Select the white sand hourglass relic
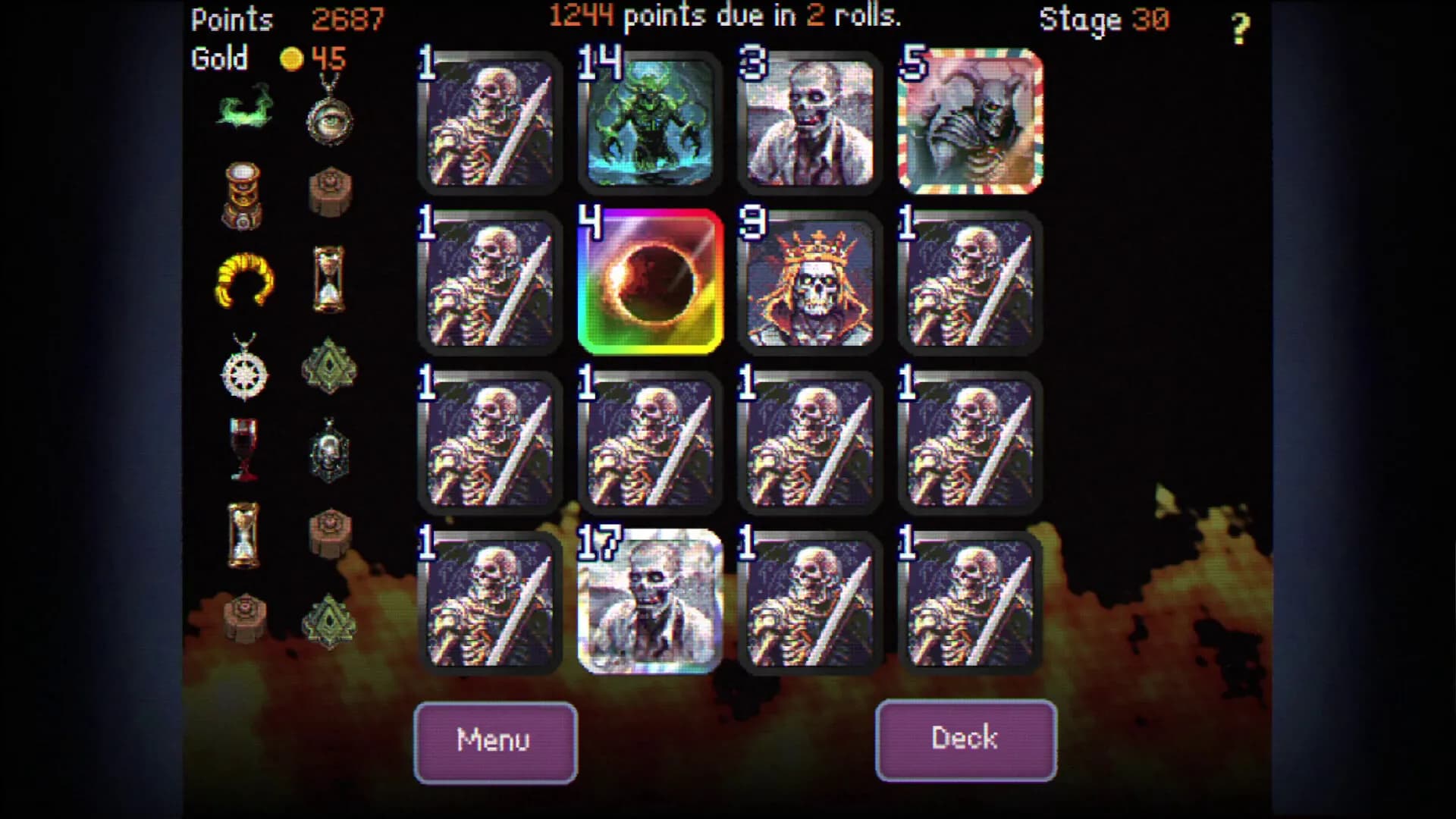1456x819 pixels. click(244, 535)
